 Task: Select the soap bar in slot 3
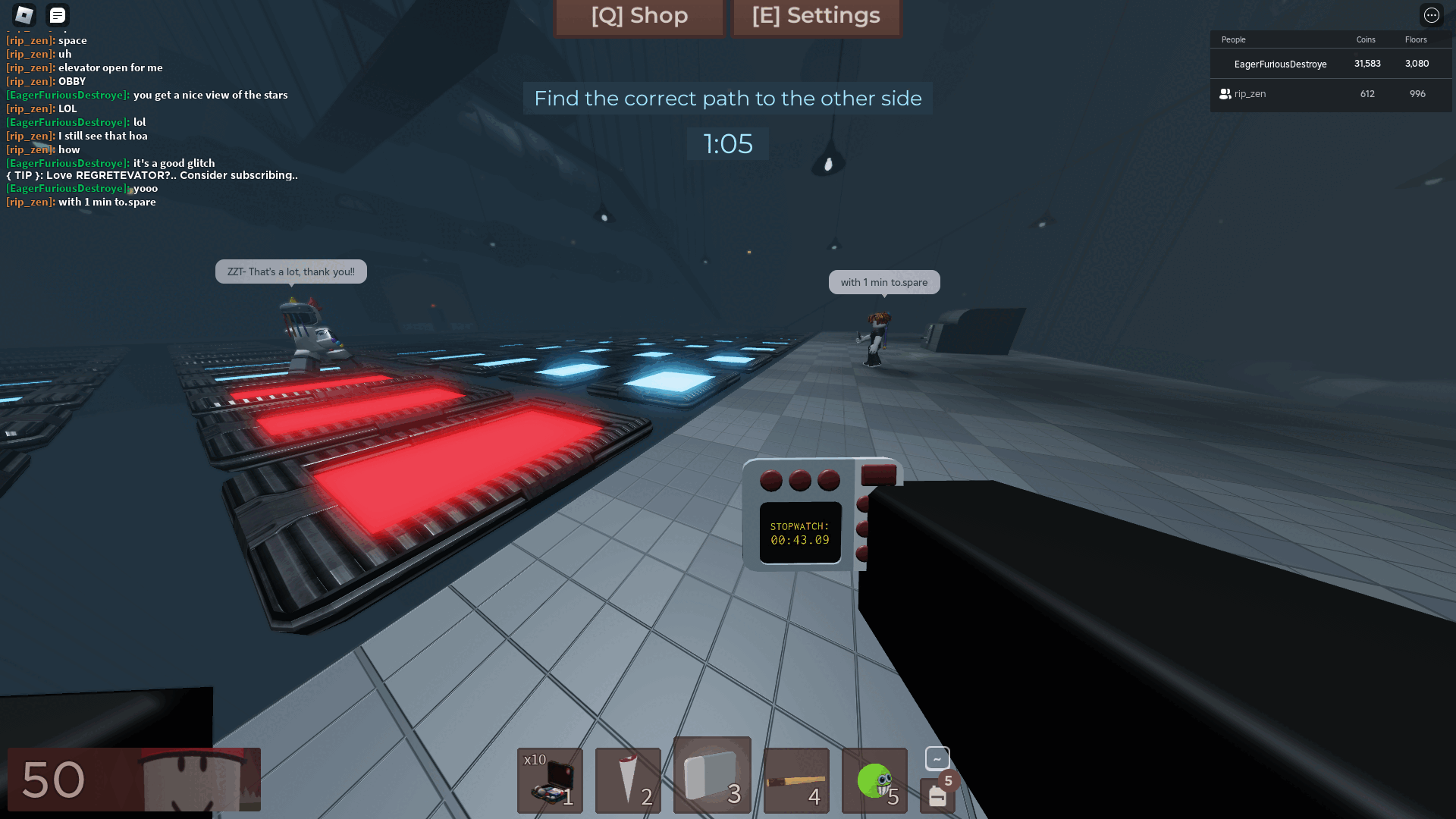[x=712, y=775]
